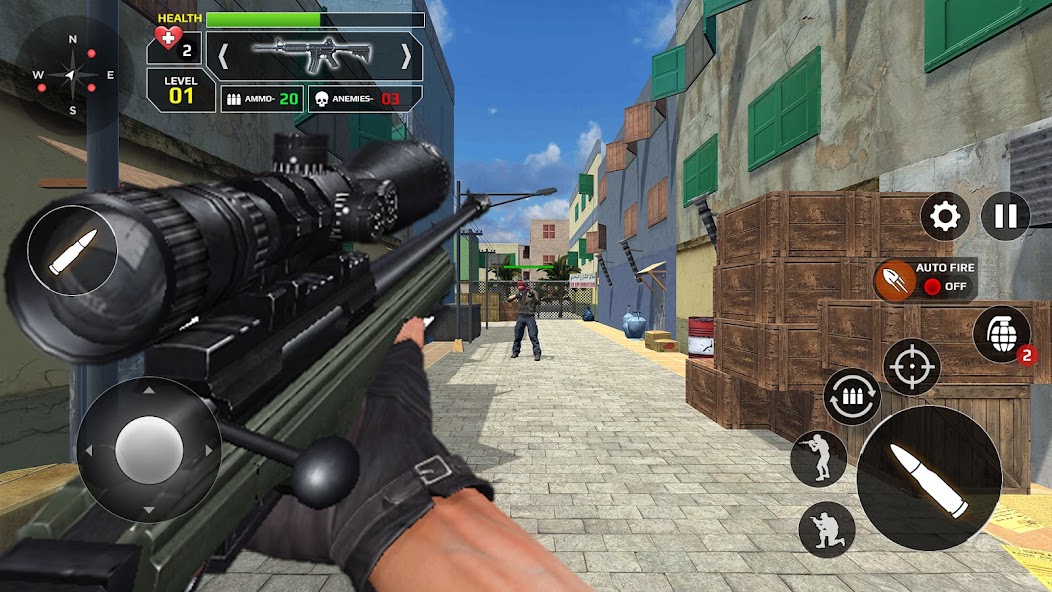This screenshot has width=1052, height=592.
Task: Aim with the crosshair scope button
Action: coord(911,367)
